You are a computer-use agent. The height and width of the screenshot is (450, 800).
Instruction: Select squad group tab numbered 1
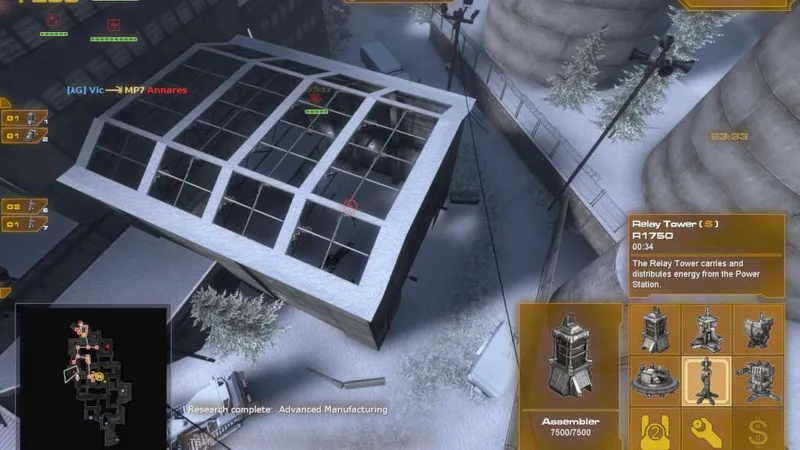click(x=25, y=117)
